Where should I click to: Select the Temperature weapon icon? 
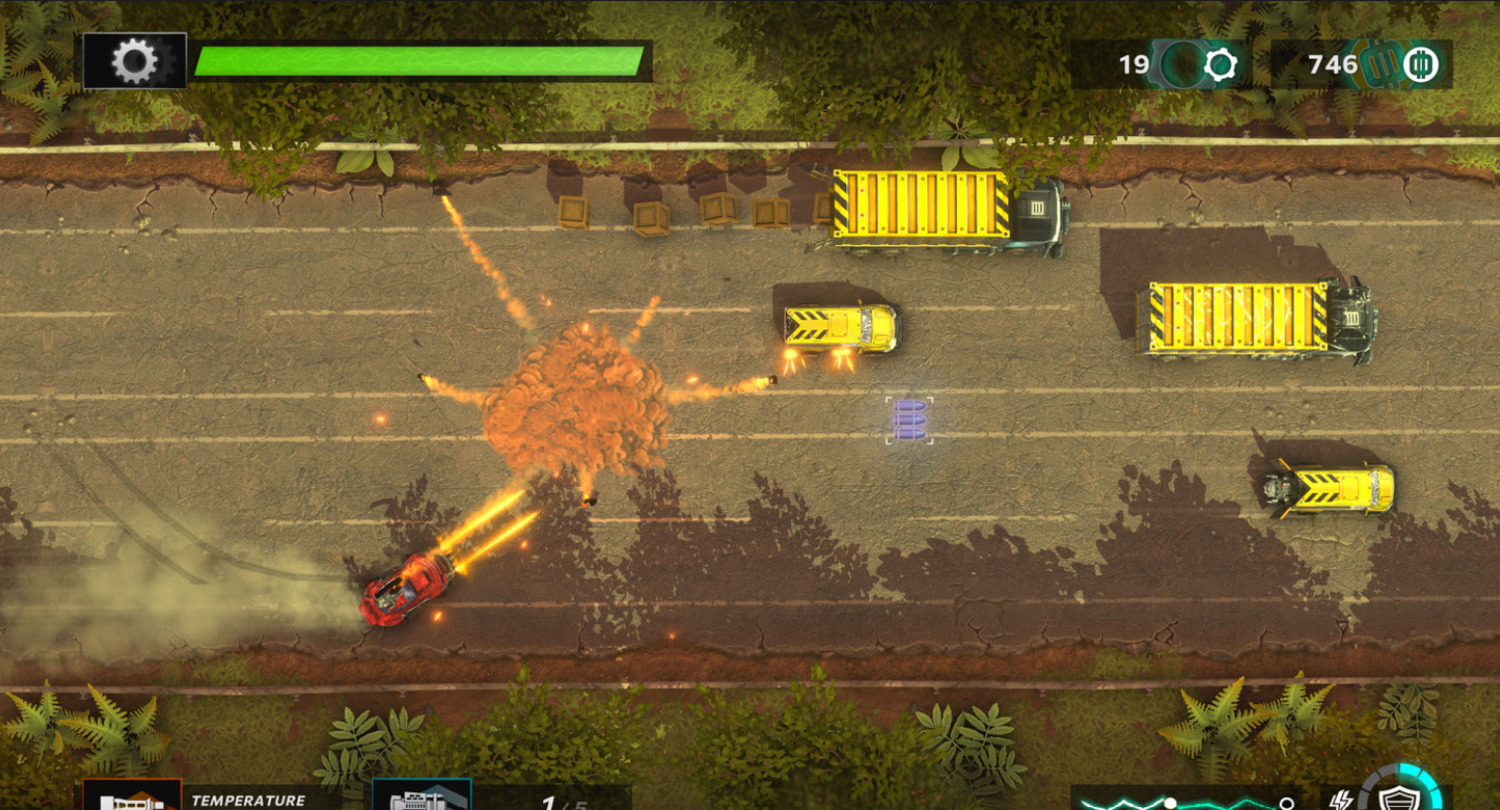tap(131, 796)
